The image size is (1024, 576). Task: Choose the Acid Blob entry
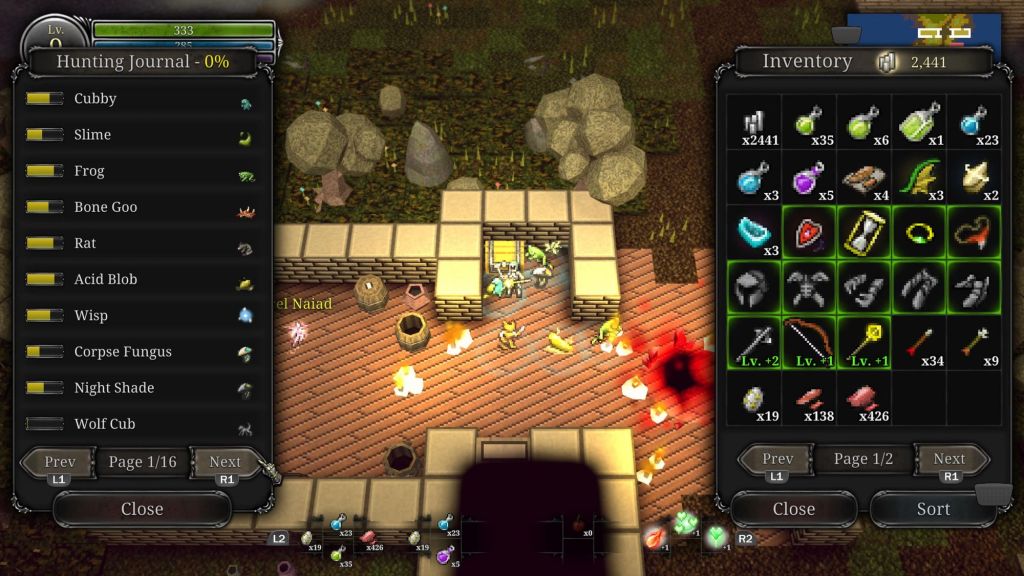pos(140,280)
